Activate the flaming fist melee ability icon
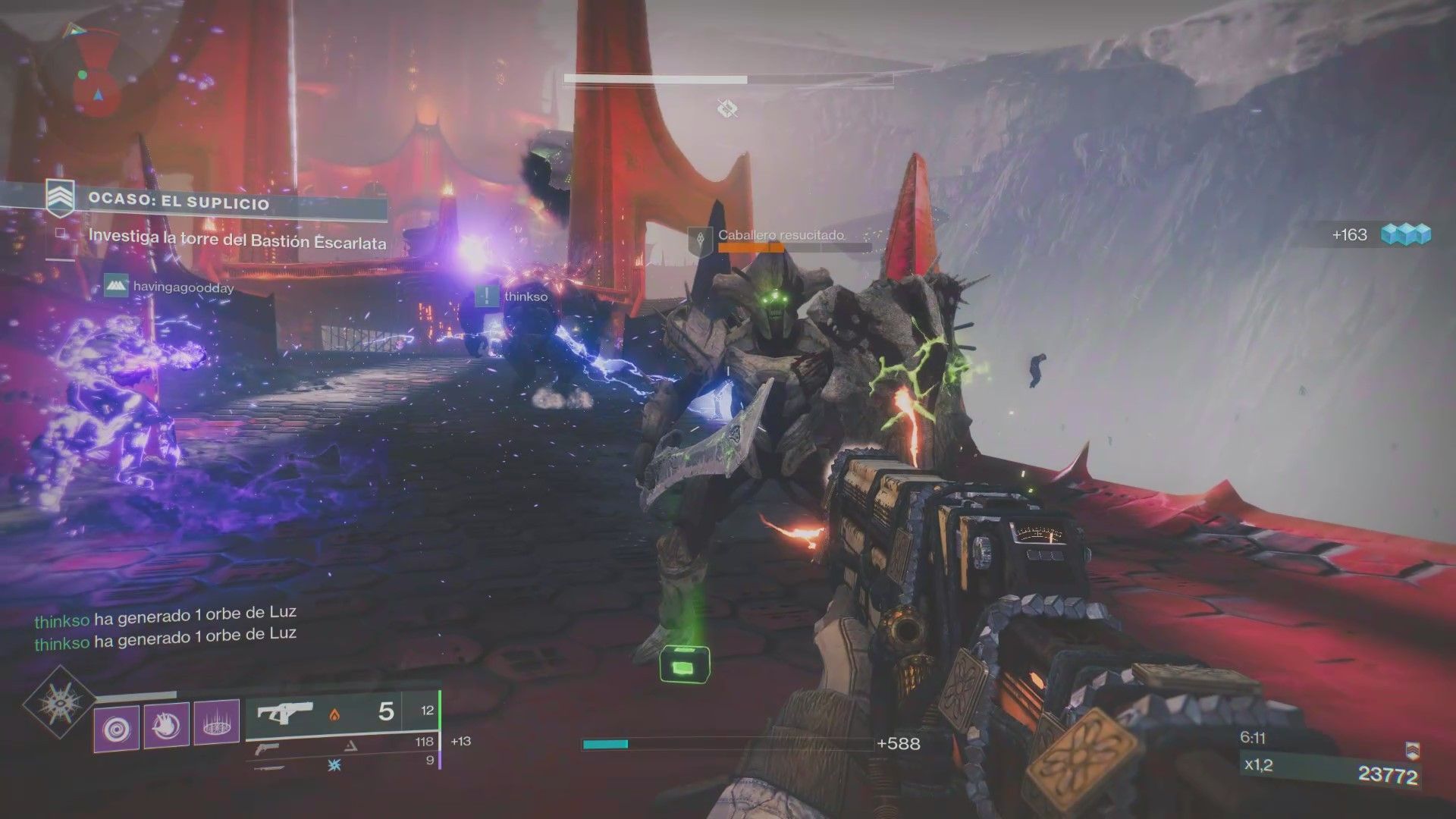 166,726
